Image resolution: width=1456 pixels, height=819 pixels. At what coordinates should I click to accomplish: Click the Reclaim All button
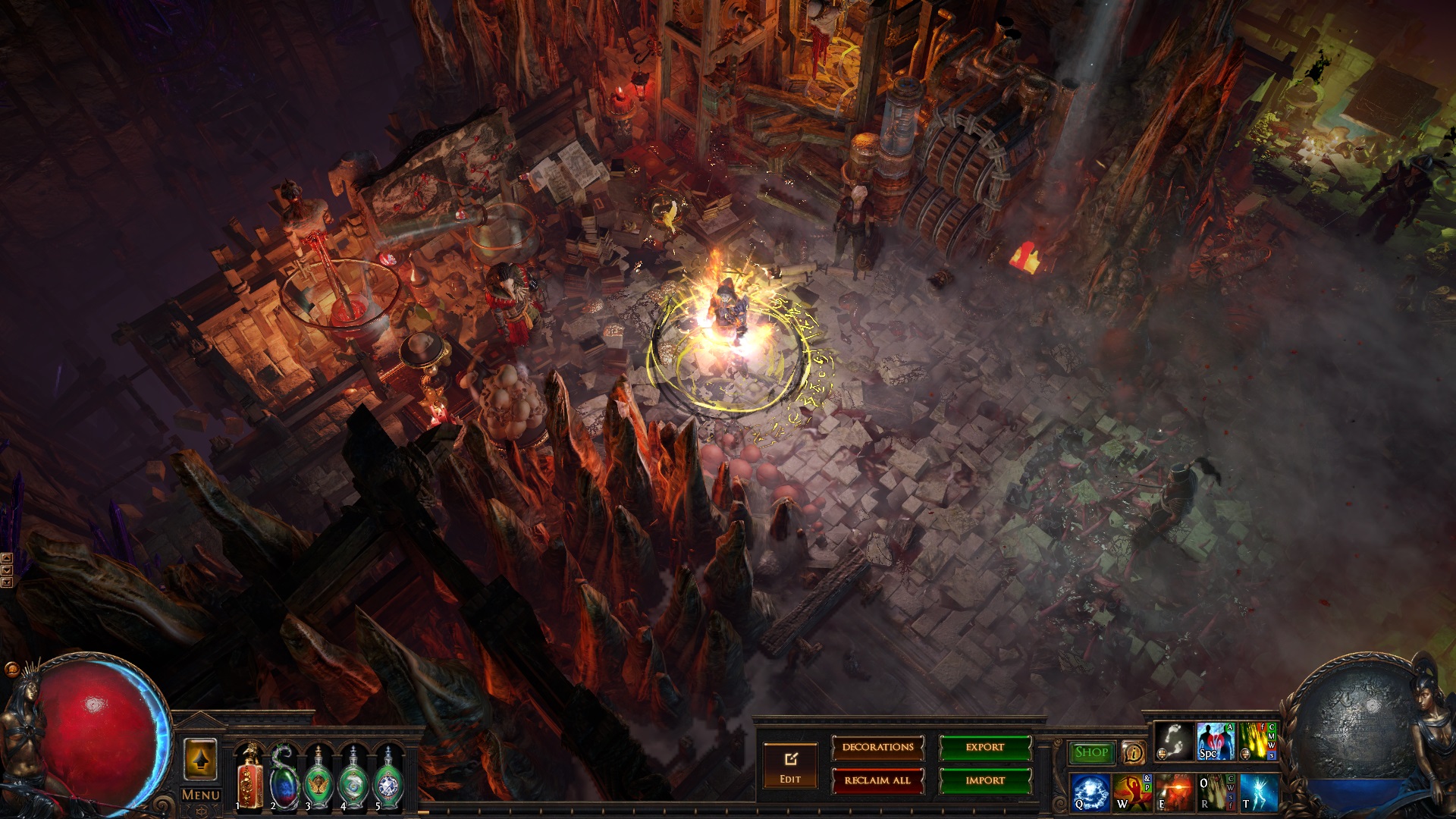tap(877, 780)
